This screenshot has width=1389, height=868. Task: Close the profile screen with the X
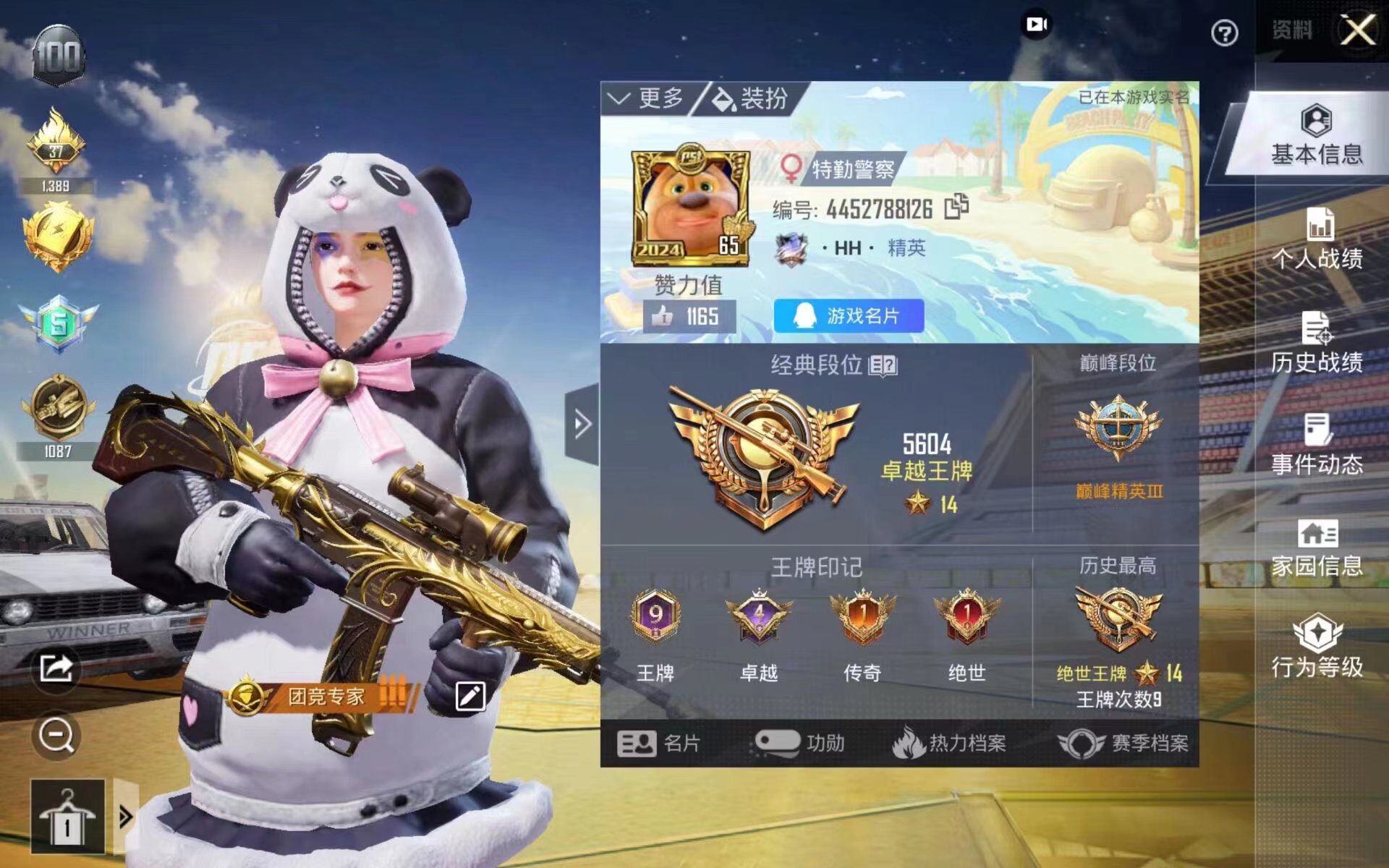click(1358, 30)
